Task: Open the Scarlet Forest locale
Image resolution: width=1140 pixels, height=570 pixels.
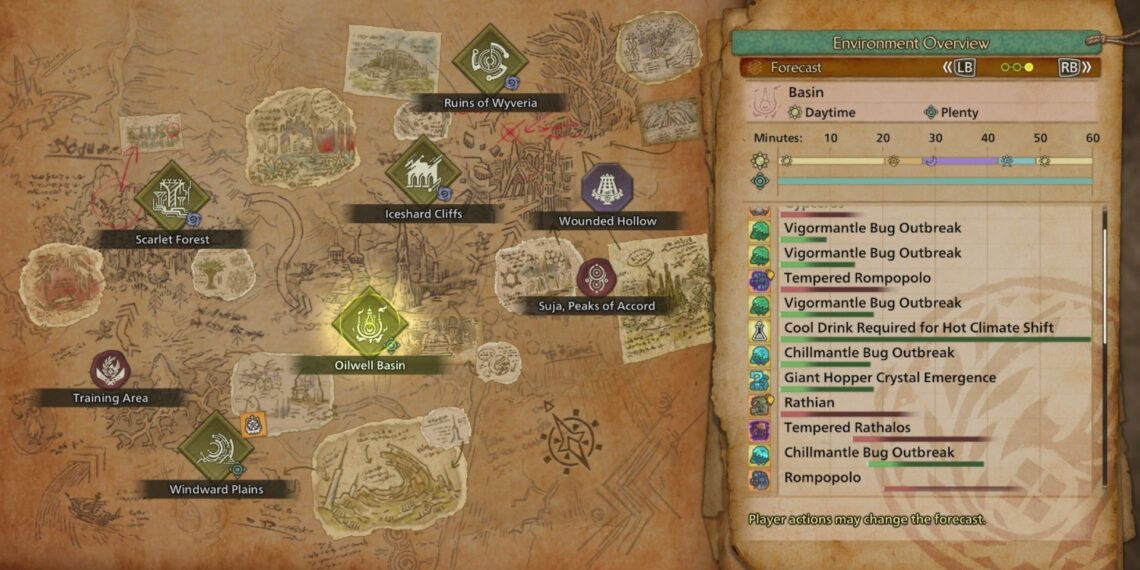Action: coord(171,196)
